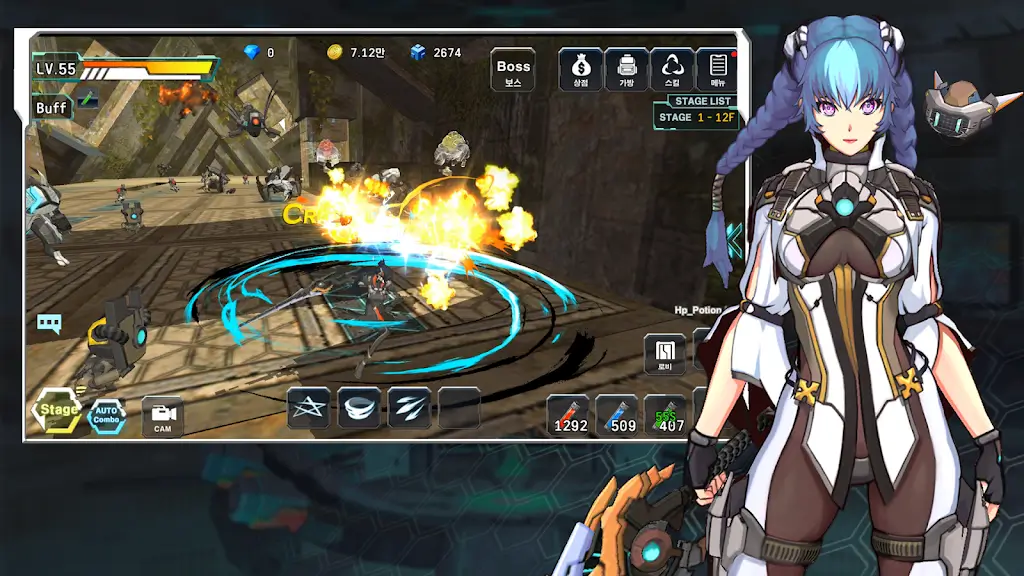Screen dimensions: 1024x576
Task: Activate the triple claw slash skill
Action: 409,408
